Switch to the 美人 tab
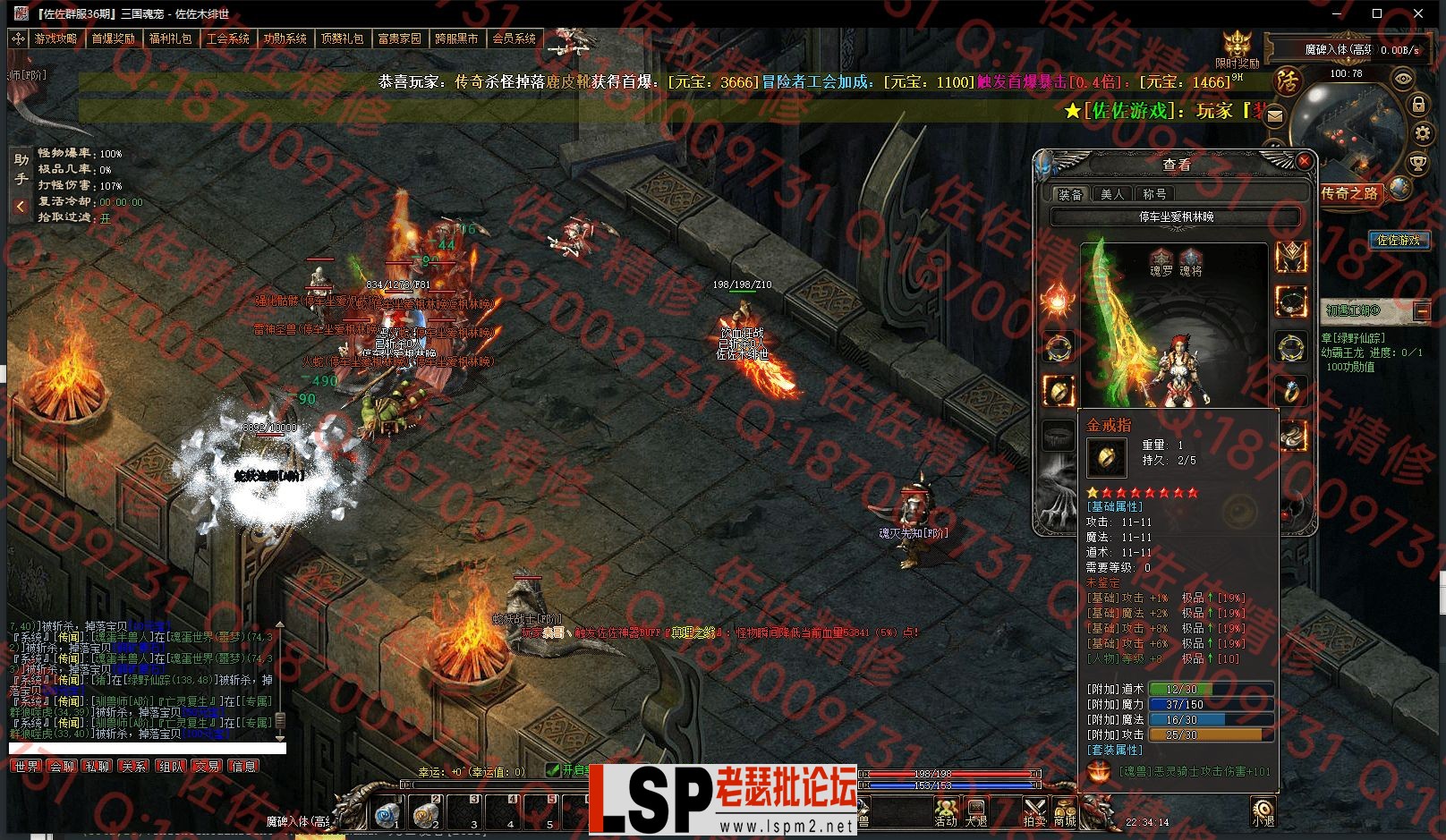The height and width of the screenshot is (840, 1446). click(x=1112, y=194)
